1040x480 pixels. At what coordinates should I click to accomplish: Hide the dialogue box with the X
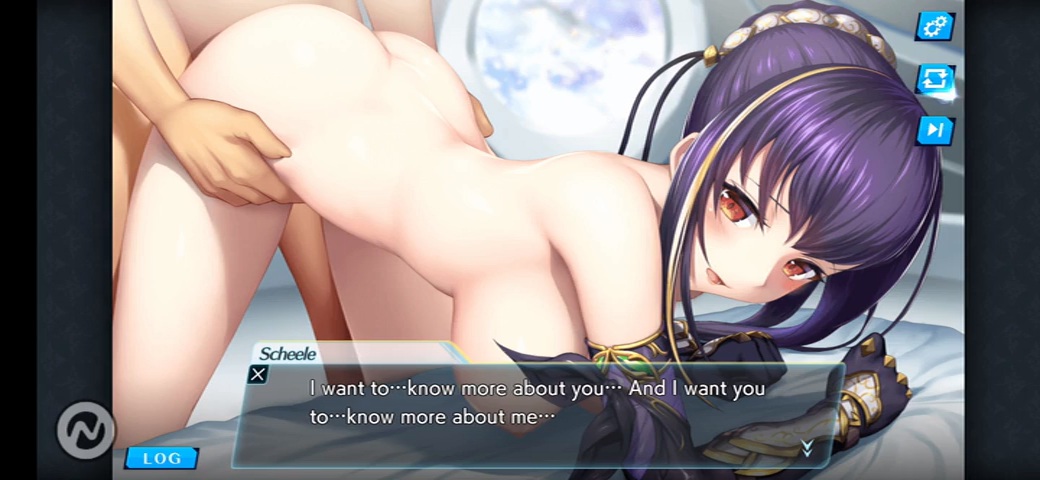pyautogui.click(x=258, y=375)
